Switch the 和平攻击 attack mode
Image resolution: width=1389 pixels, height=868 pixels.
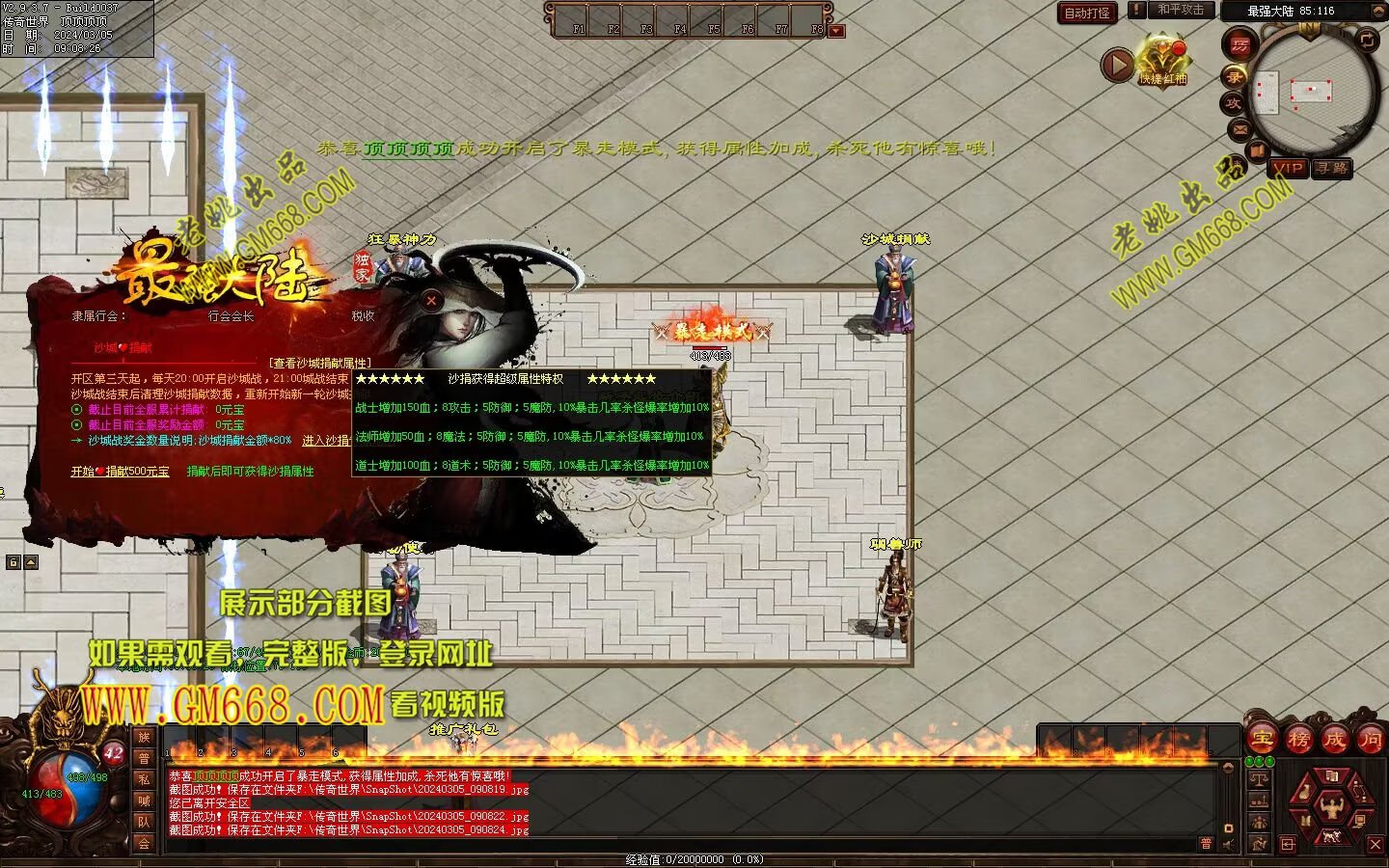pos(1180,10)
